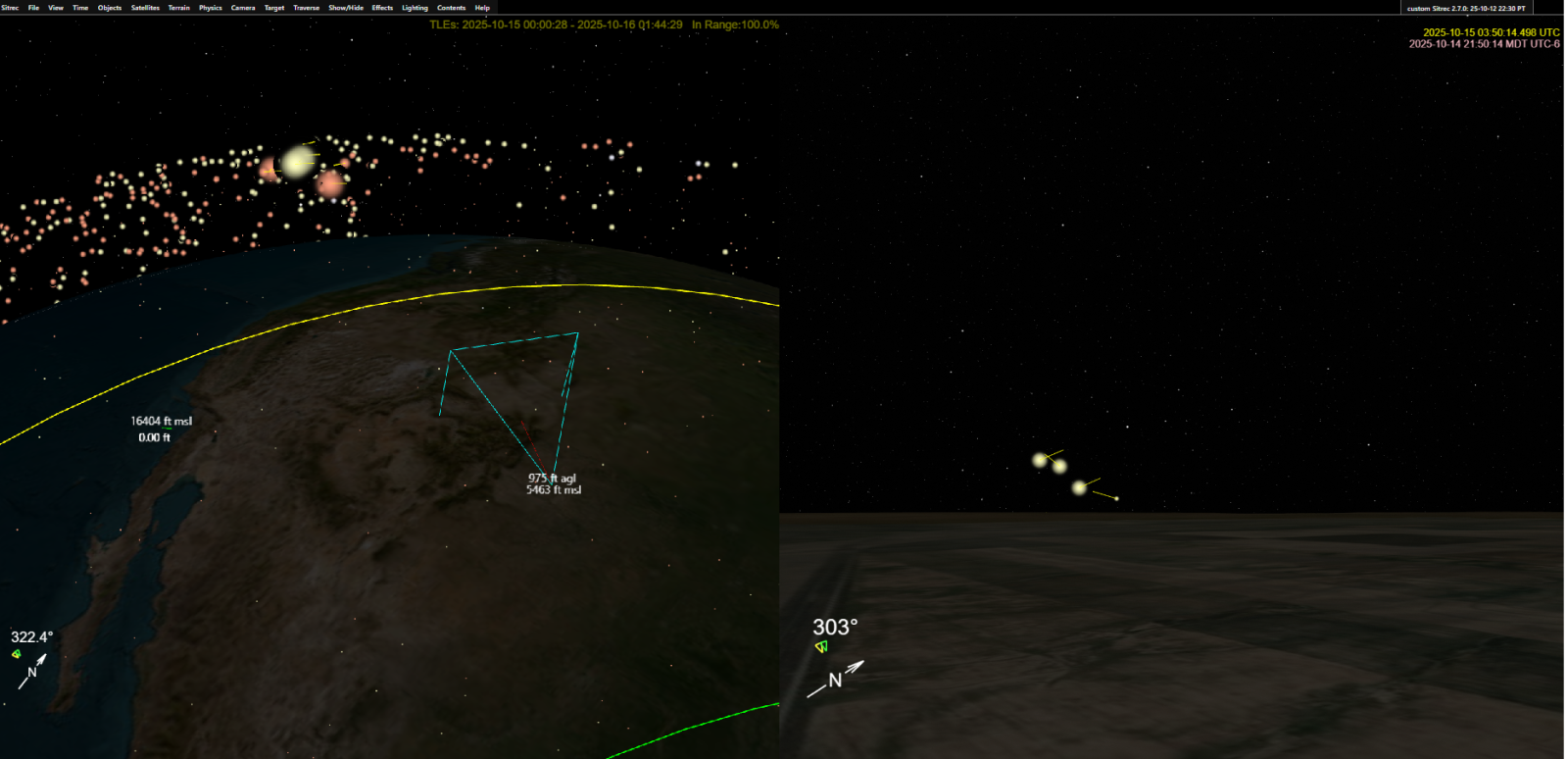Image resolution: width=1568 pixels, height=759 pixels.
Task: Open the Sitrec menu
Action: pos(10,8)
